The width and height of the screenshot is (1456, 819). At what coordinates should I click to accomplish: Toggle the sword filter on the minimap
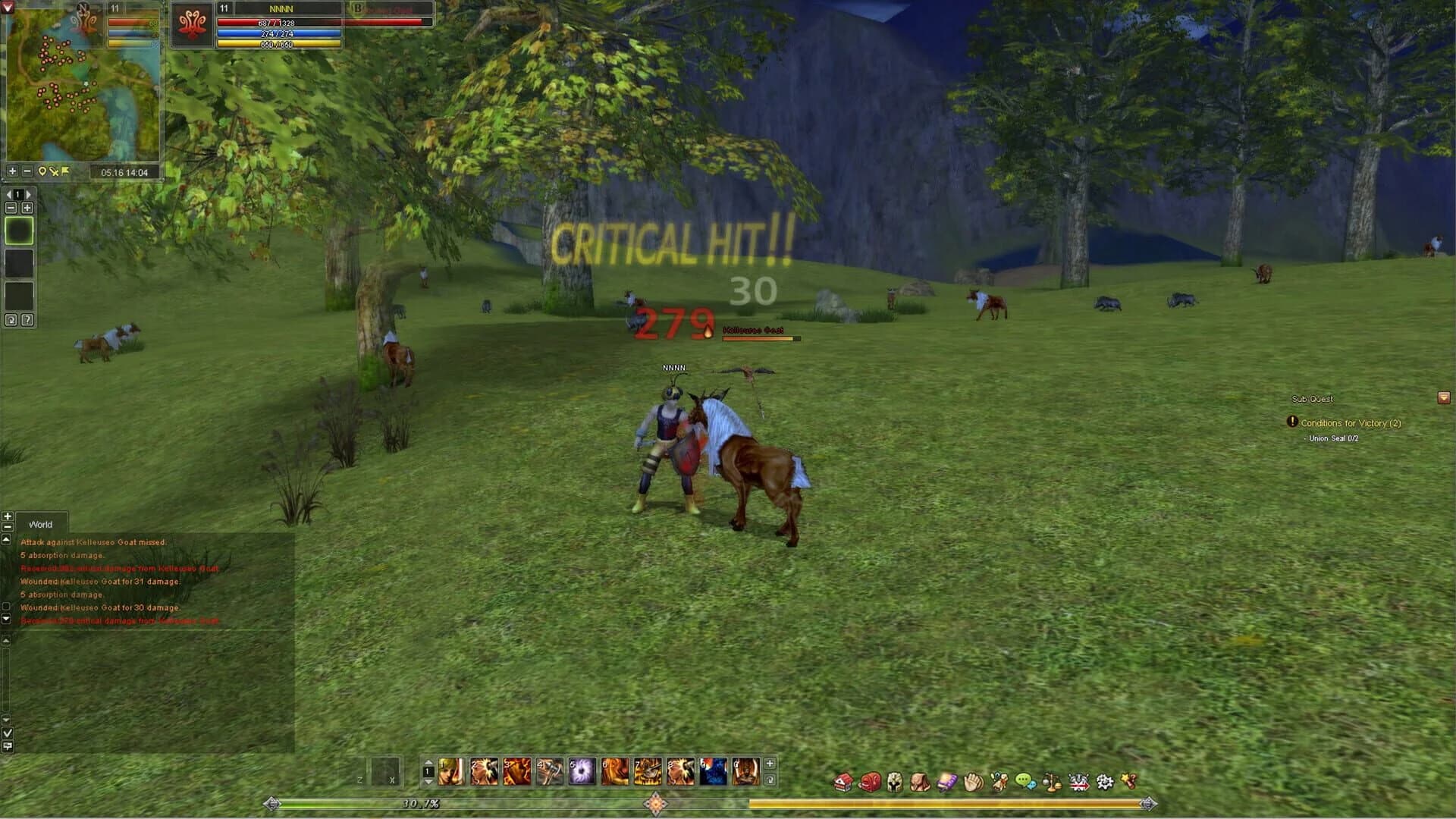pos(54,171)
